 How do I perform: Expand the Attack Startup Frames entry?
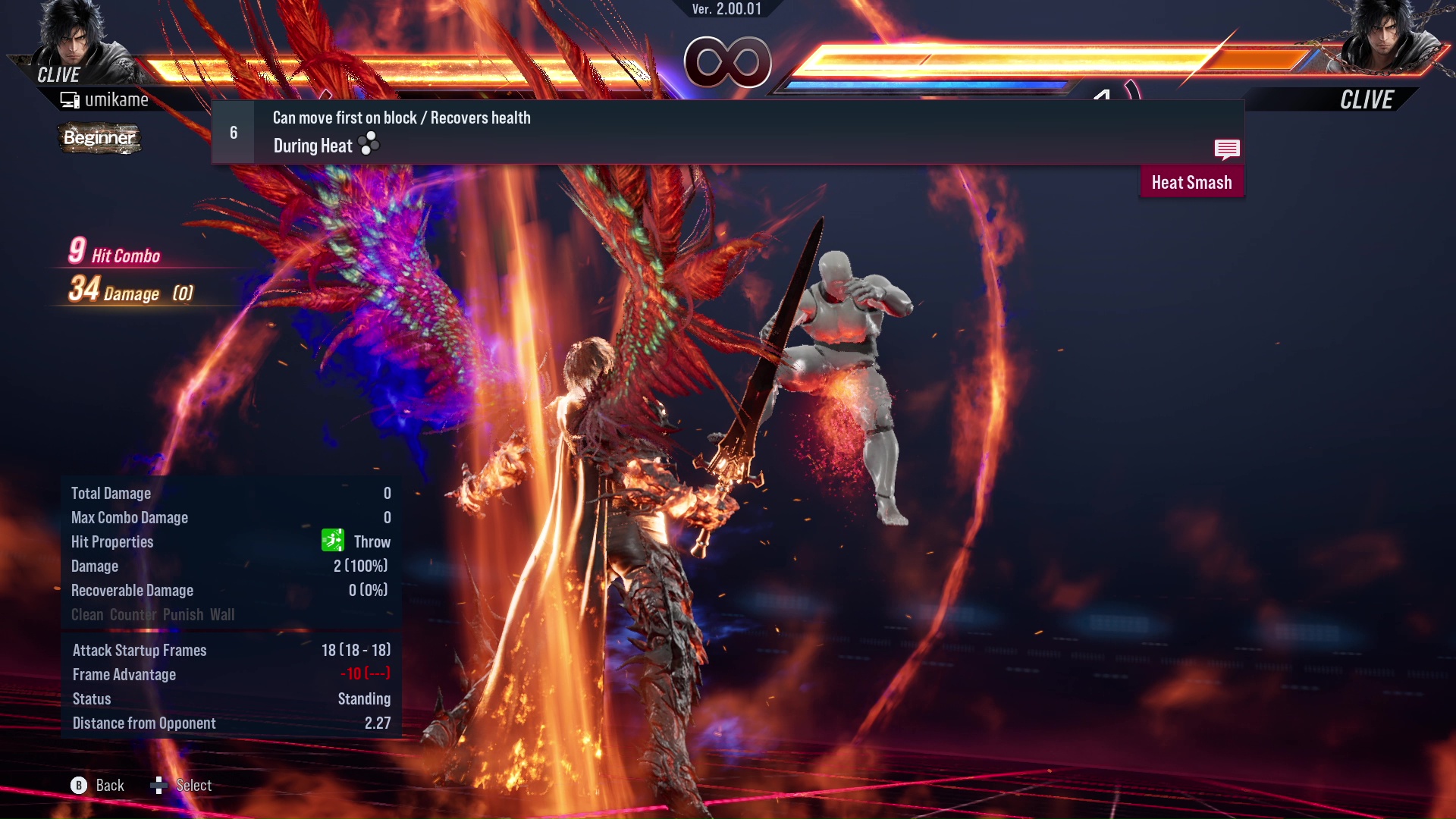139,650
